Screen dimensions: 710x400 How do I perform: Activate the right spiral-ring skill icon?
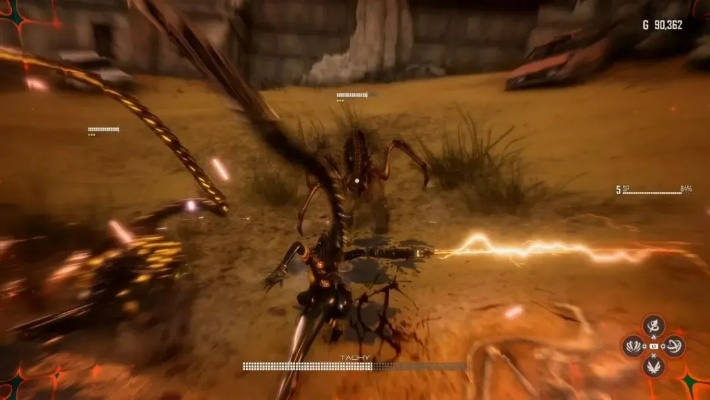tap(675, 346)
